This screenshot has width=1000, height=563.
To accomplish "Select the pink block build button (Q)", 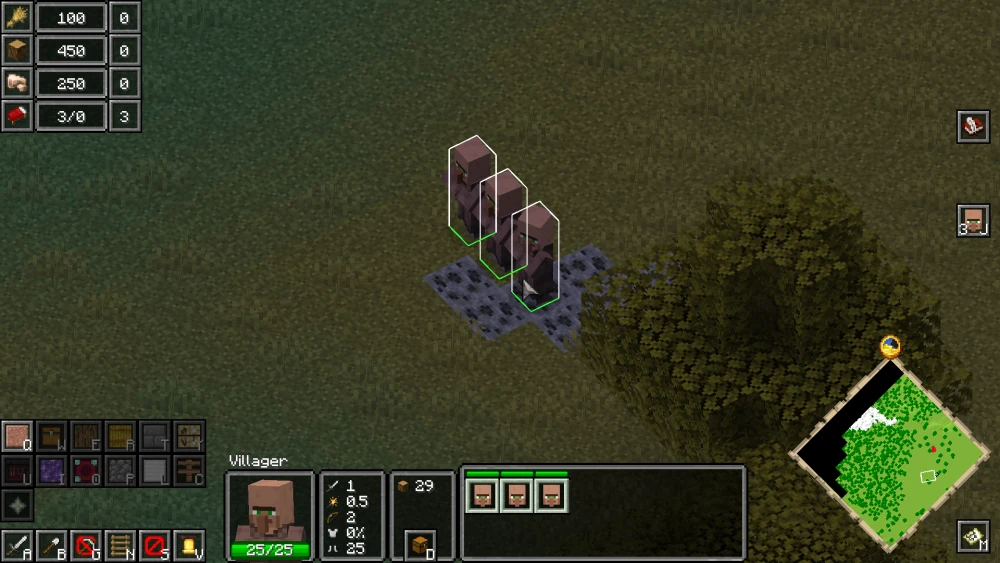I will (x=18, y=437).
